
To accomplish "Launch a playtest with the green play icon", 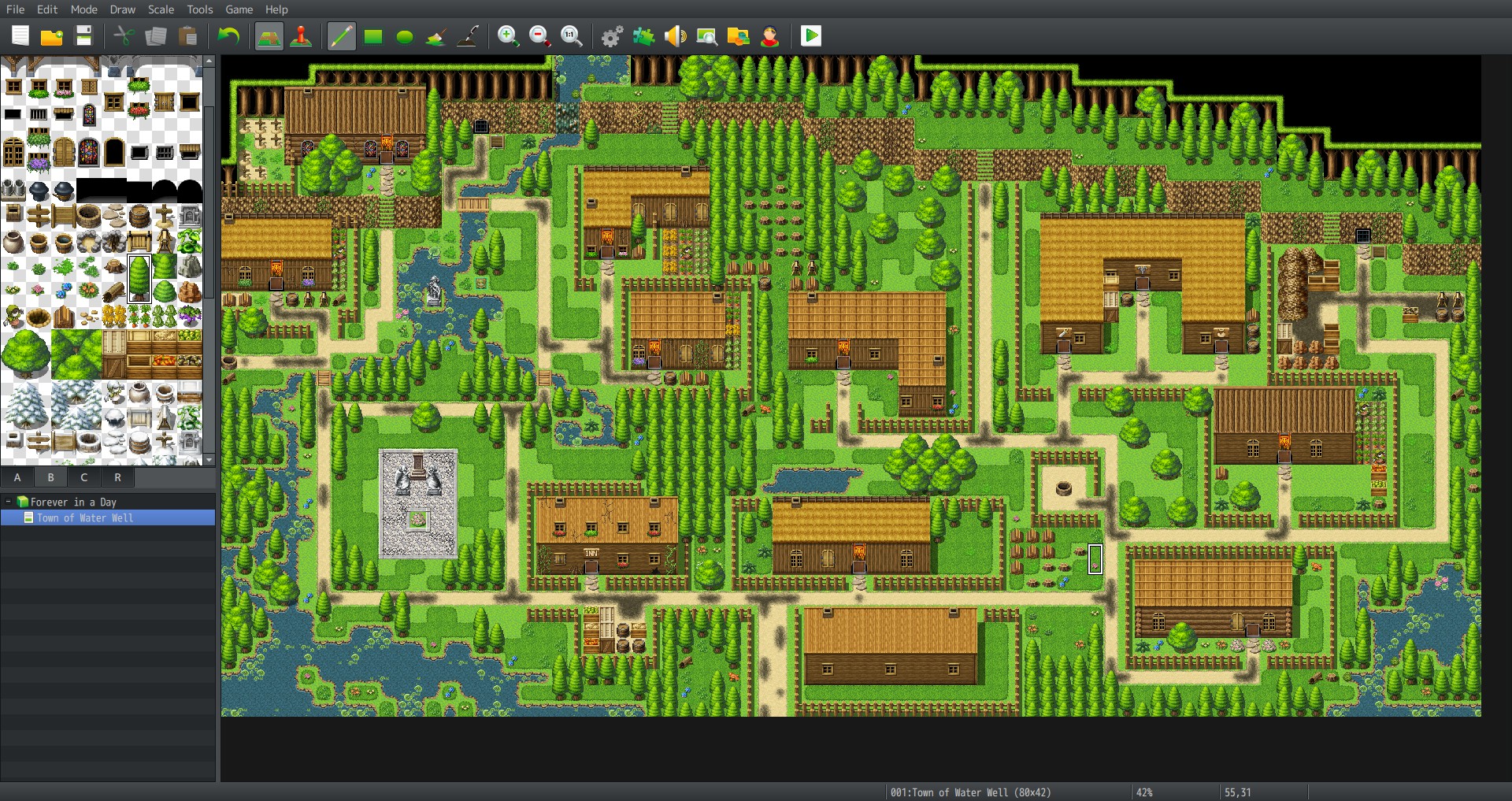I will tap(810, 35).
